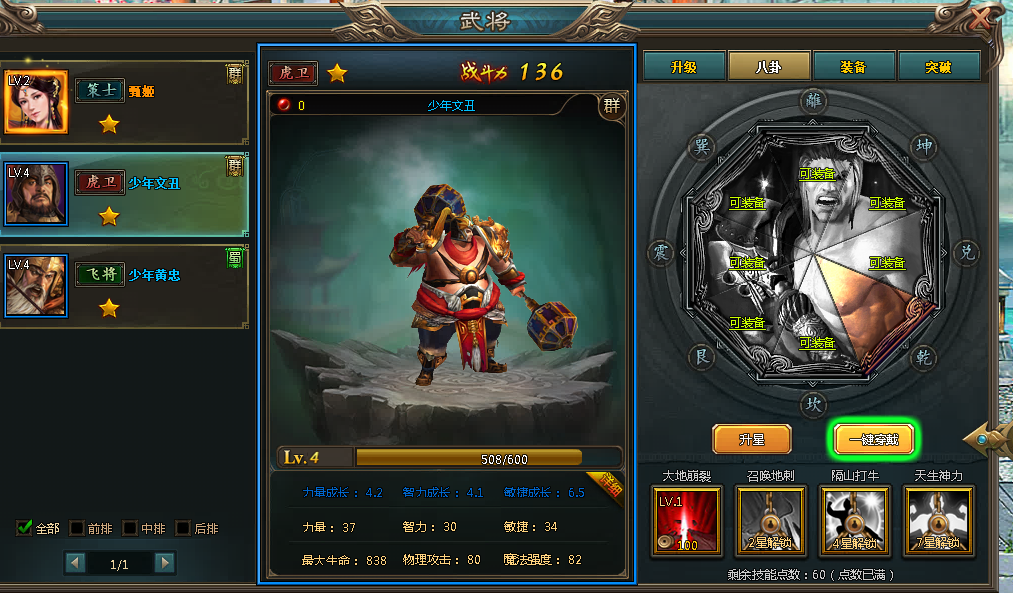This screenshot has height=593, width=1013.
Task: Toggle the 后排 filter checkbox
Action: click(x=183, y=528)
